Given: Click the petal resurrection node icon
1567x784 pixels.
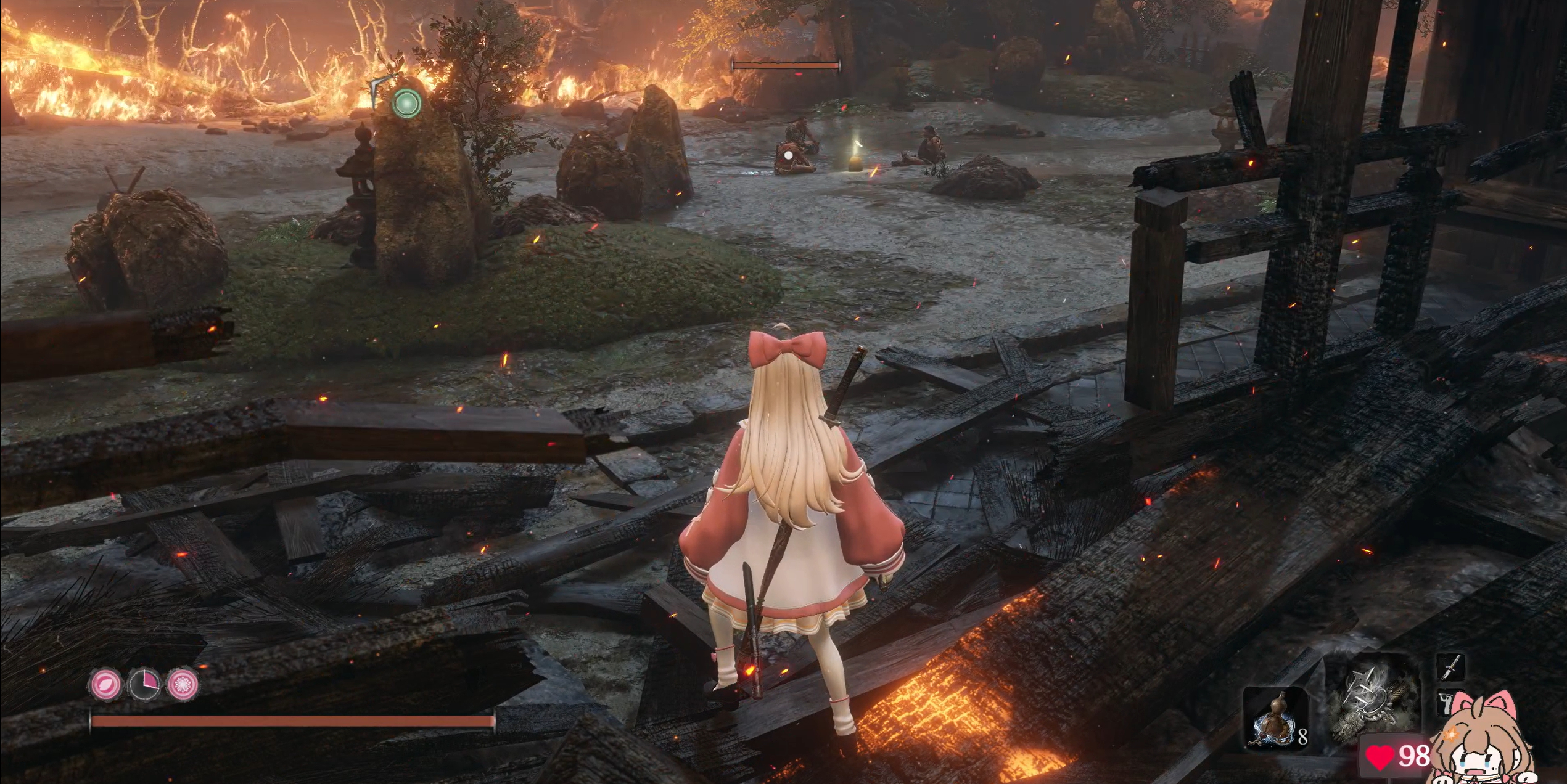Looking at the screenshot, I should pos(106,685).
